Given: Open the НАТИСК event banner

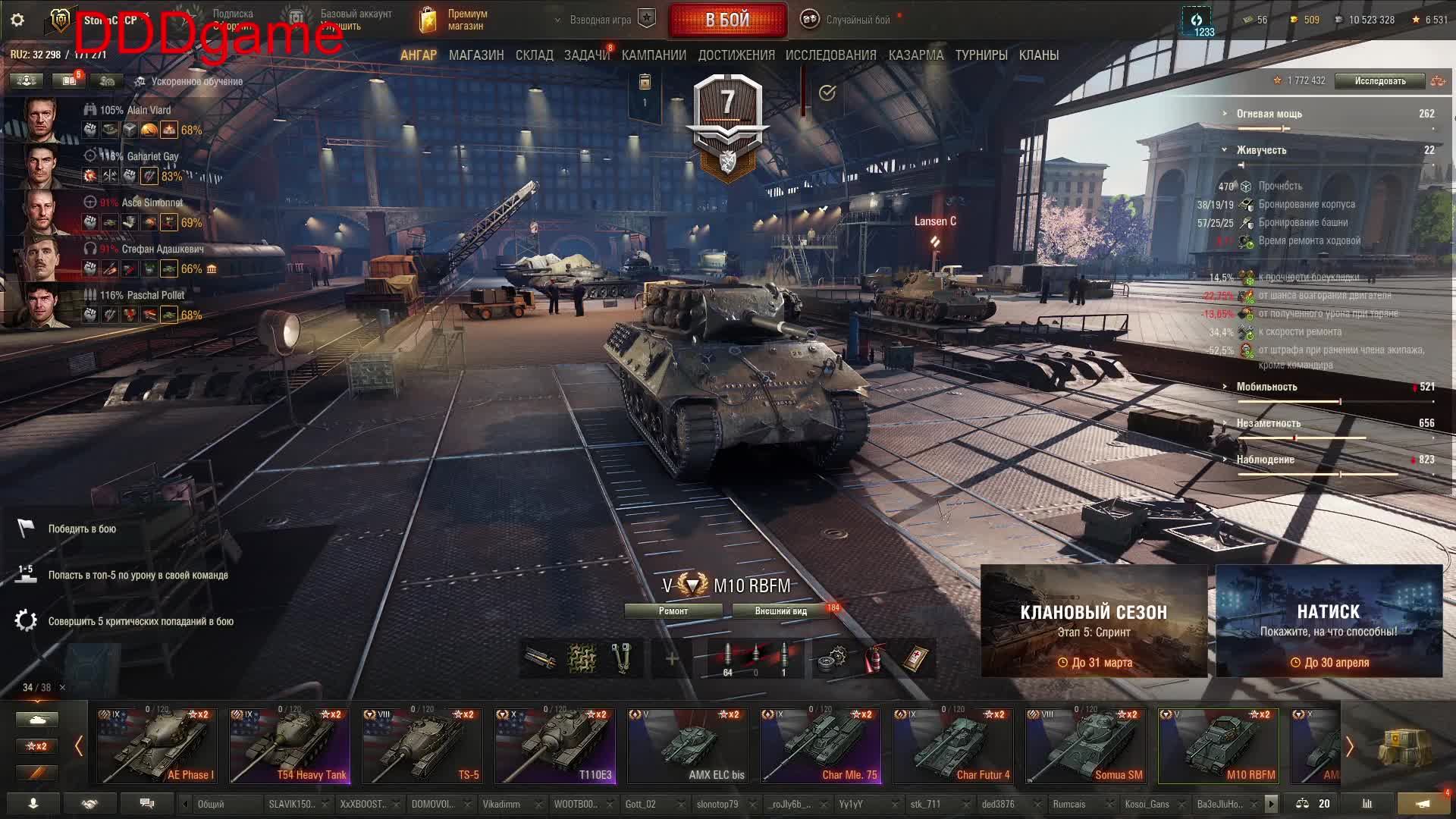Looking at the screenshot, I should pyautogui.click(x=1329, y=621).
